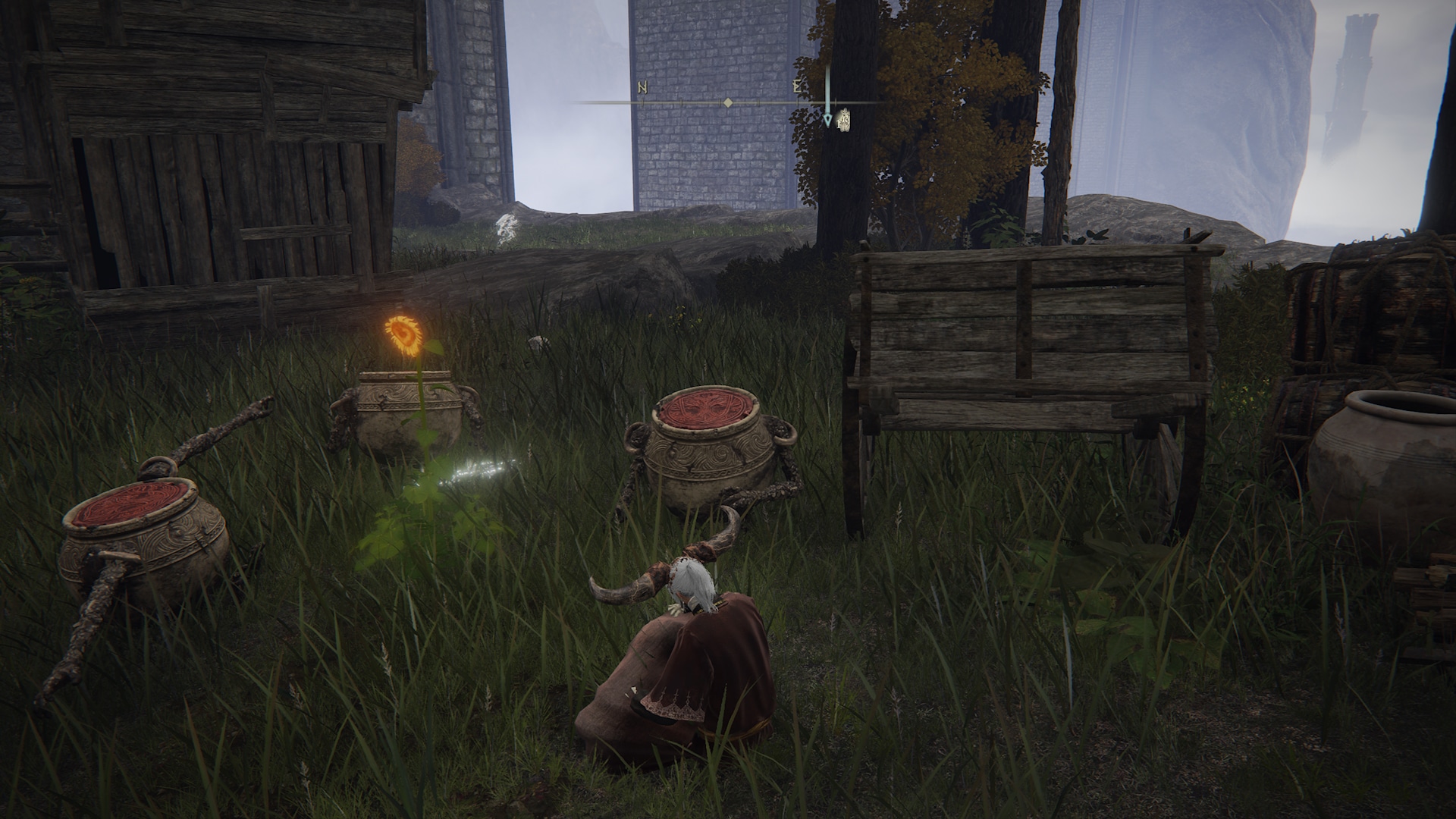
Task: Click the East letter on the compass
Action: tap(797, 87)
